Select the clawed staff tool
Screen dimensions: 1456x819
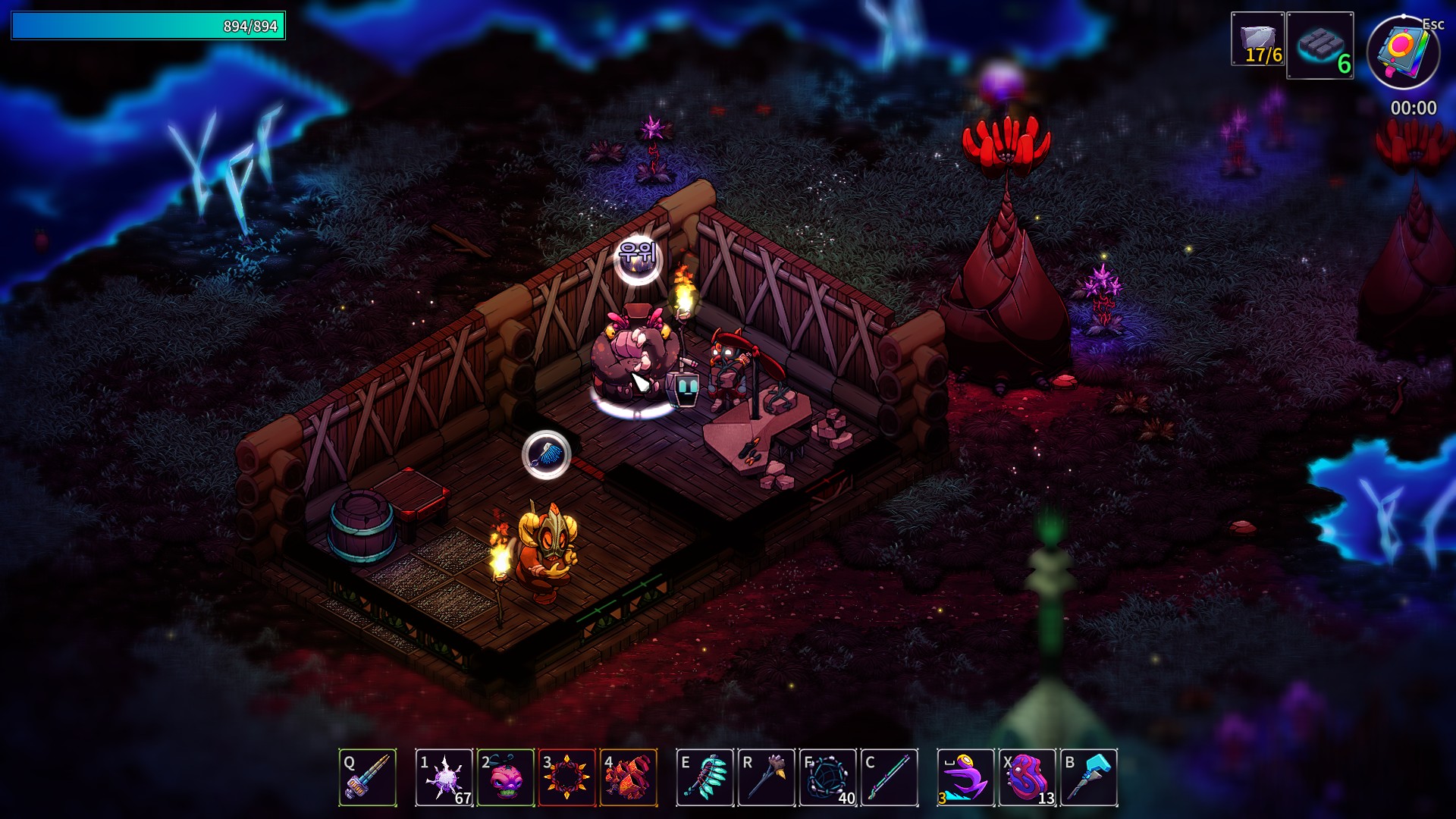(767, 777)
